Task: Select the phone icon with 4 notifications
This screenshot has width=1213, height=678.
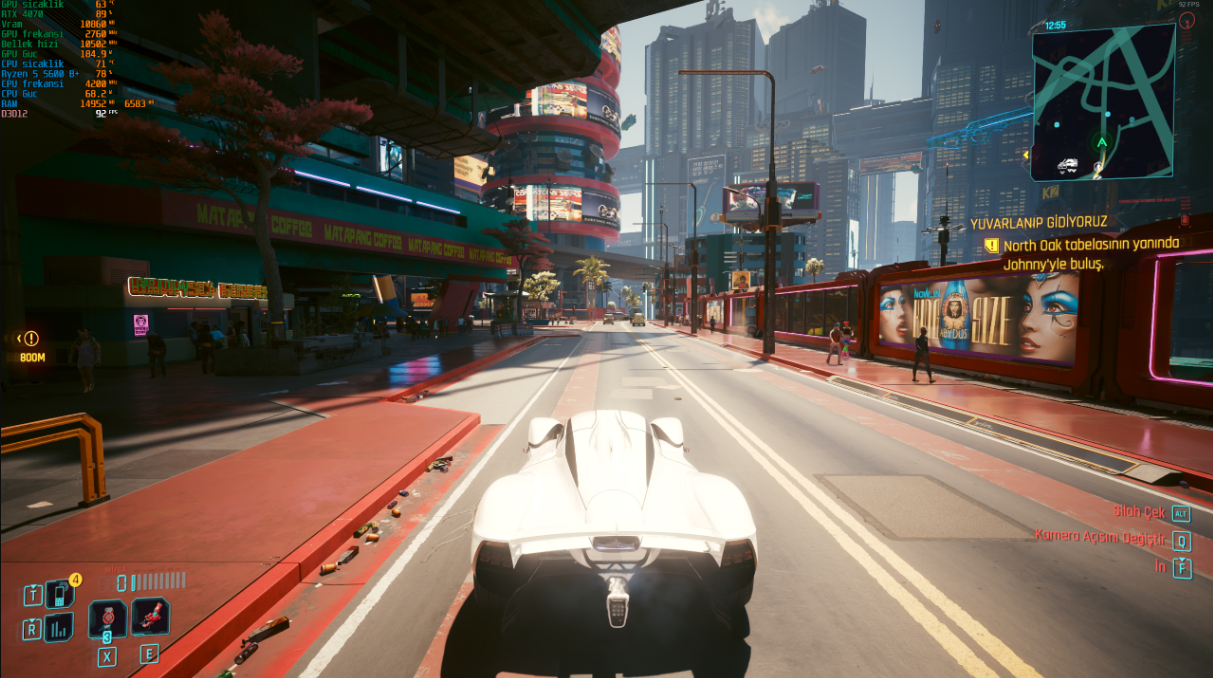Action: coord(59,594)
